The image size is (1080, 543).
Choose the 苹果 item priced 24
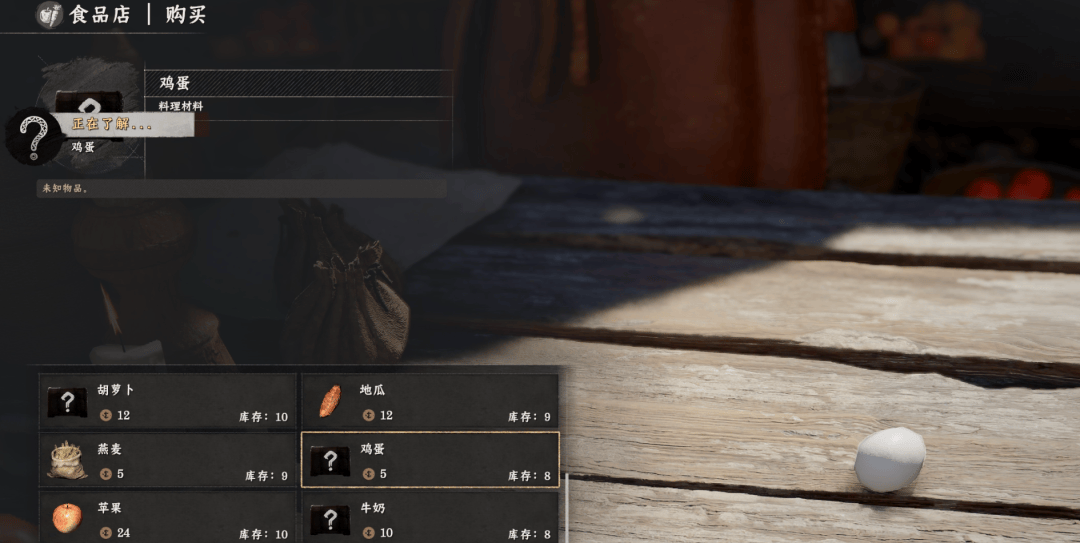coord(168,518)
